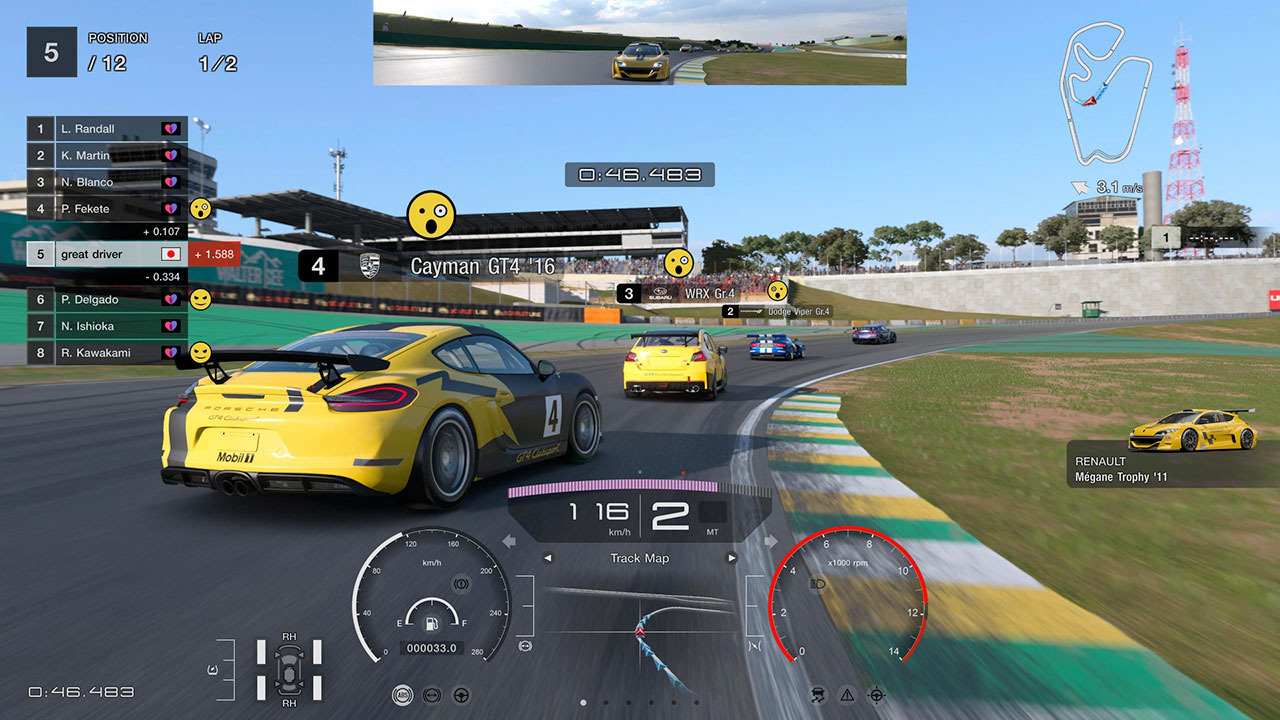Click the WRX Gr.4 opponent label
The image size is (1280, 720).
680,294
